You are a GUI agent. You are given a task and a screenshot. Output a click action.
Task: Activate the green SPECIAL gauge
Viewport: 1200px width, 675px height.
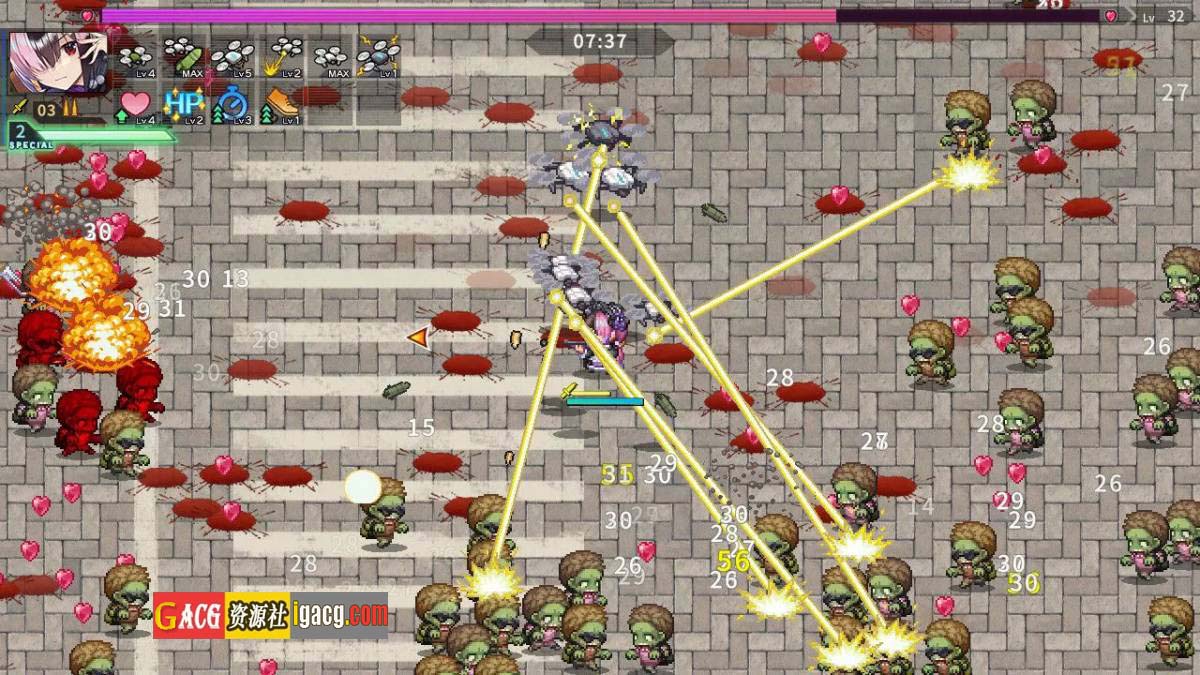(90, 135)
